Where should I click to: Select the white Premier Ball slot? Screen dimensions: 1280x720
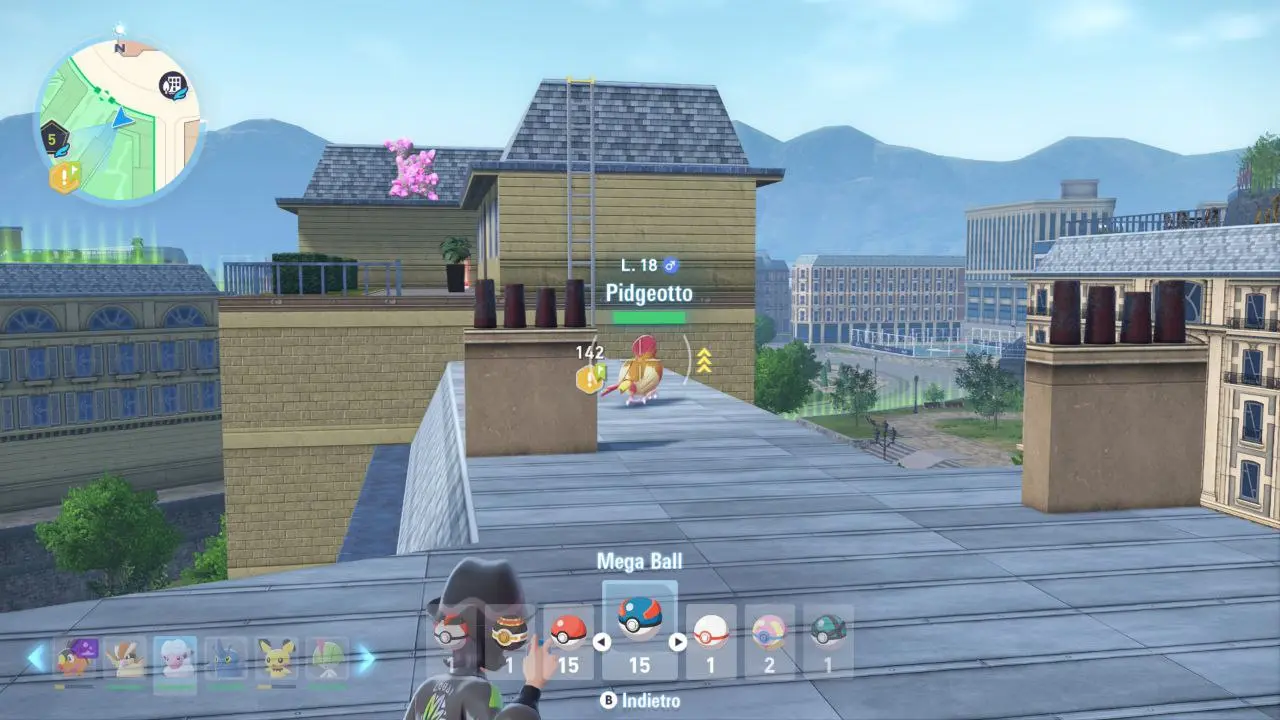pos(711,632)
